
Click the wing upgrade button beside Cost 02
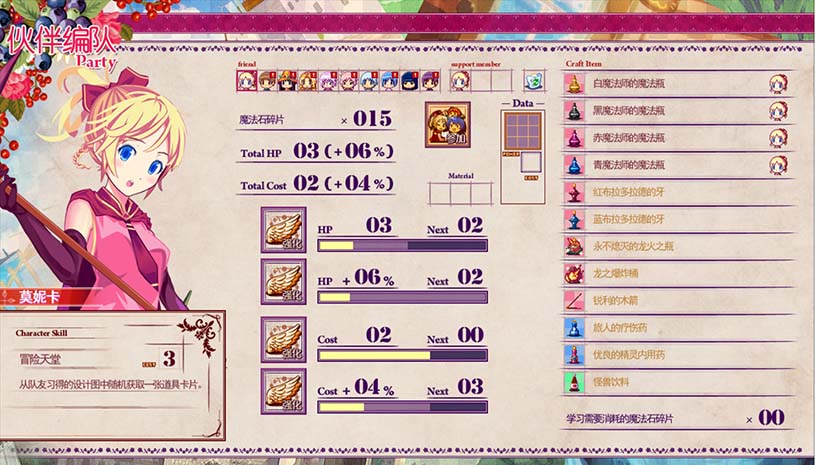click(x=283, y=339)
